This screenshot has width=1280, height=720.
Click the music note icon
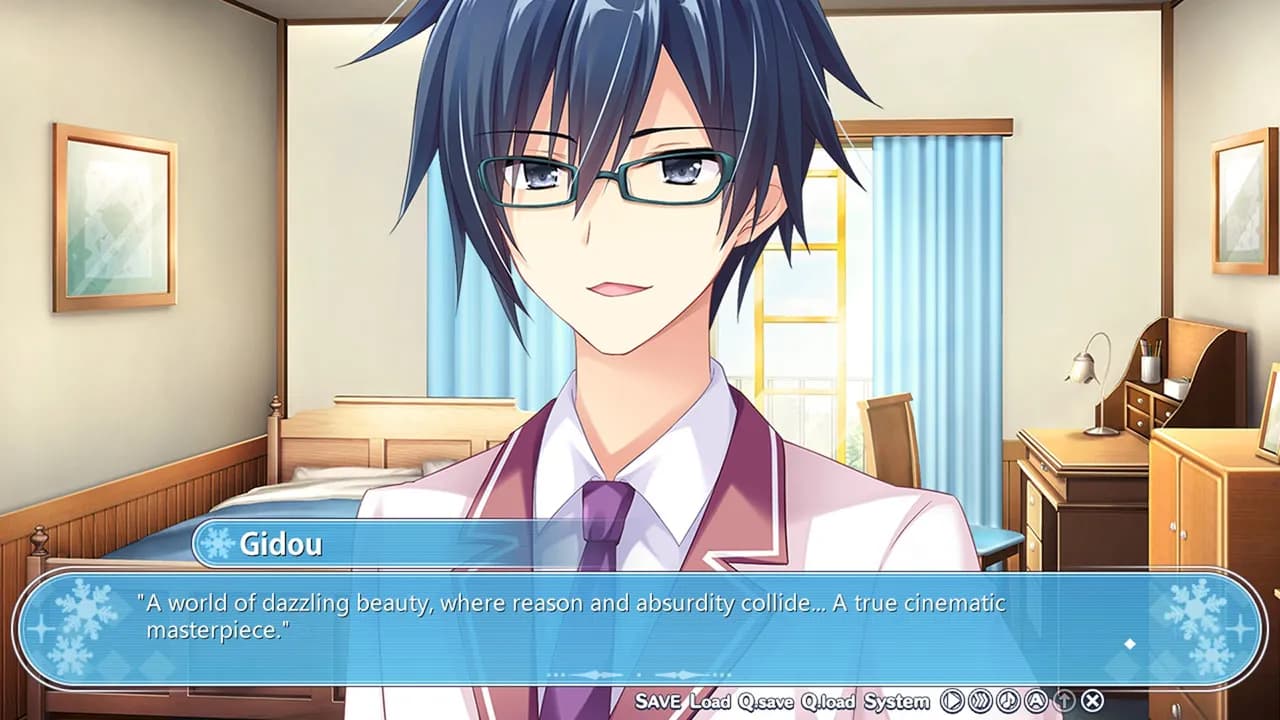[1009, 701]
